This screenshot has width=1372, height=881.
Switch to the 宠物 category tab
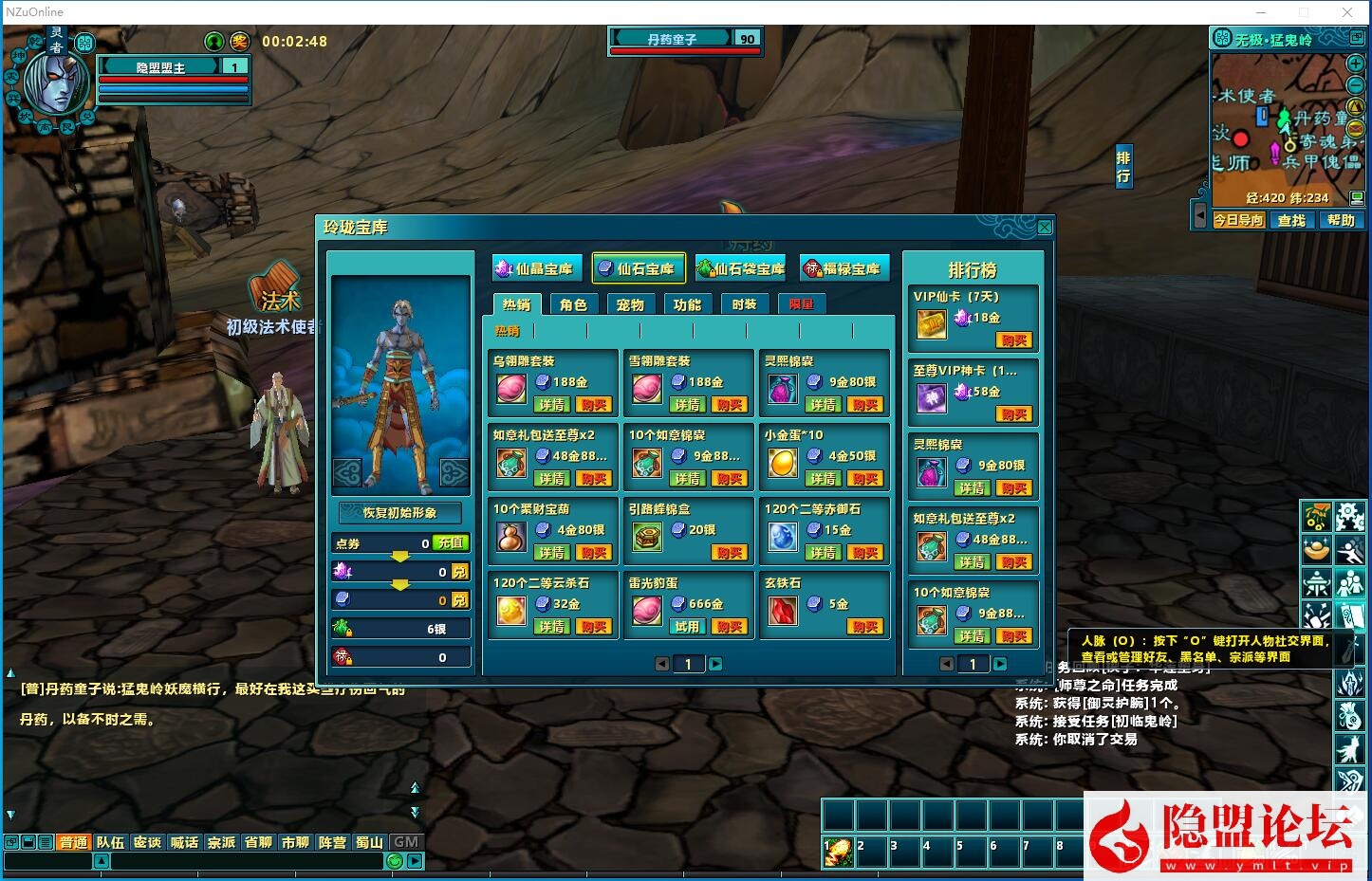(x=630, y=304)
